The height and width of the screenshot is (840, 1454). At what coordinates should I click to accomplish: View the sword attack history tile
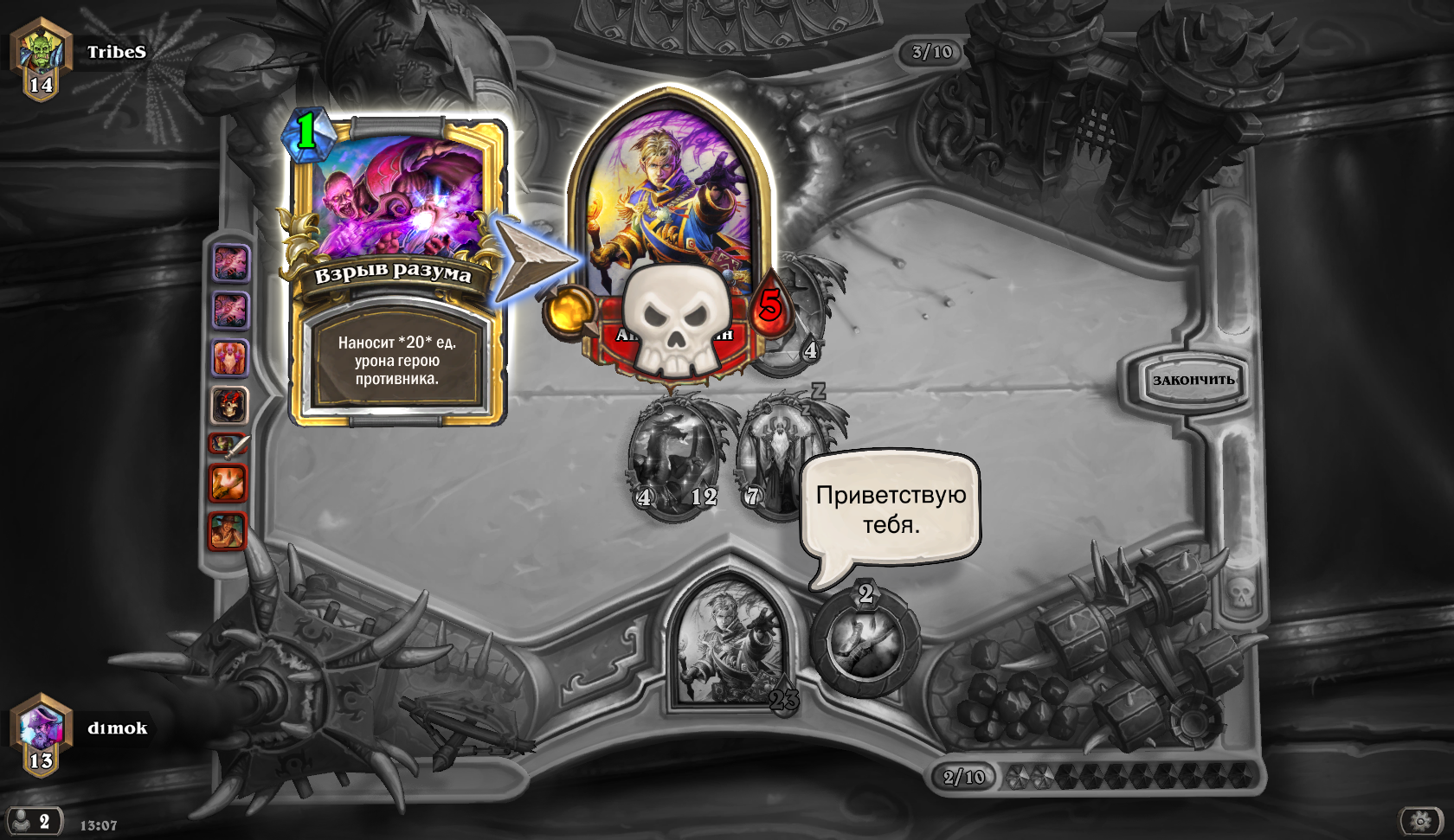[229, 445]
